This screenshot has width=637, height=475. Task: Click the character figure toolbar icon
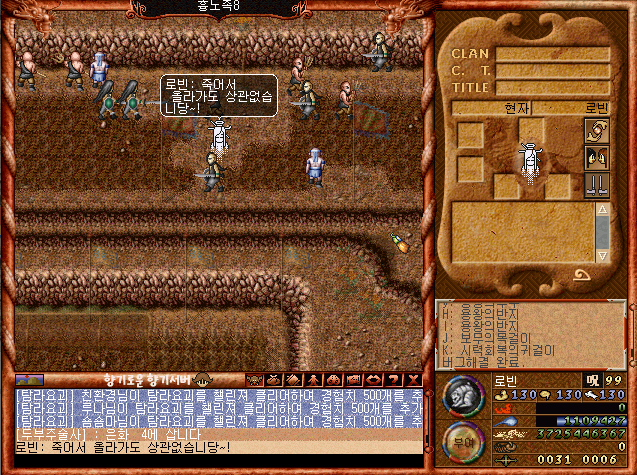click(311, 380)
